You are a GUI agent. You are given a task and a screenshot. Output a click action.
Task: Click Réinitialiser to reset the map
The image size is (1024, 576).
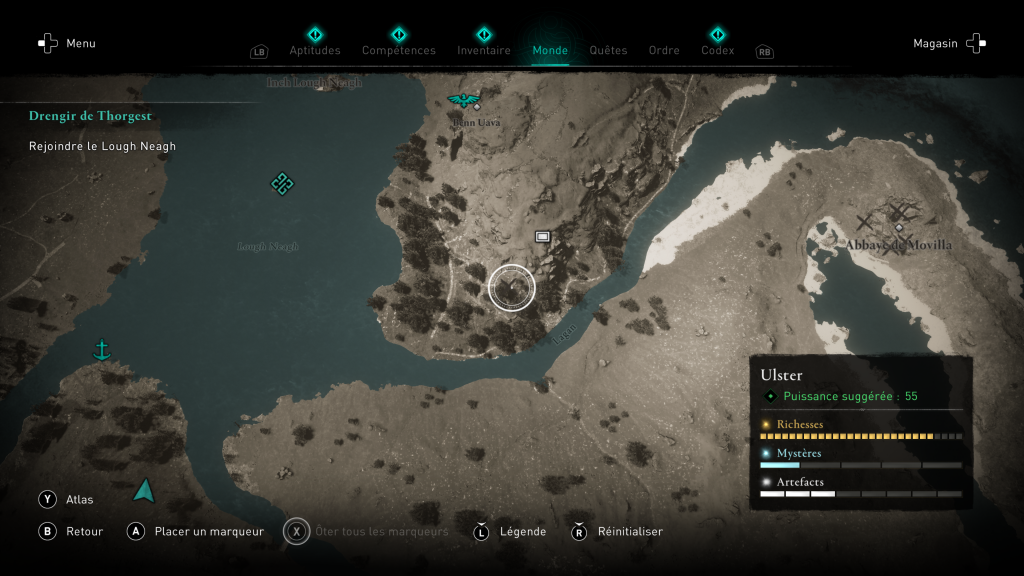point(616,531)
